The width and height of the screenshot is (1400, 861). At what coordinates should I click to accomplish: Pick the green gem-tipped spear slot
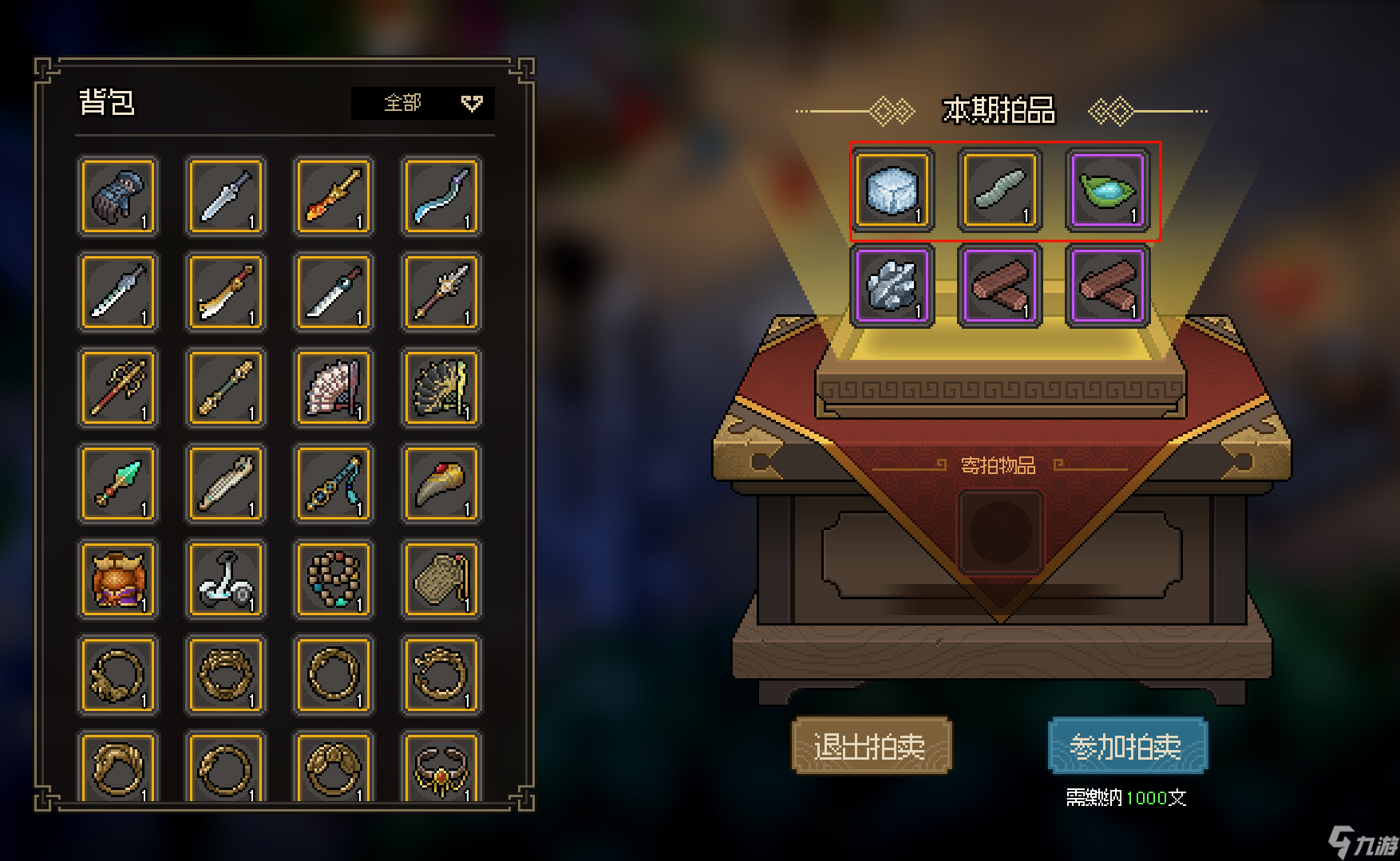(x=118, y=484)
